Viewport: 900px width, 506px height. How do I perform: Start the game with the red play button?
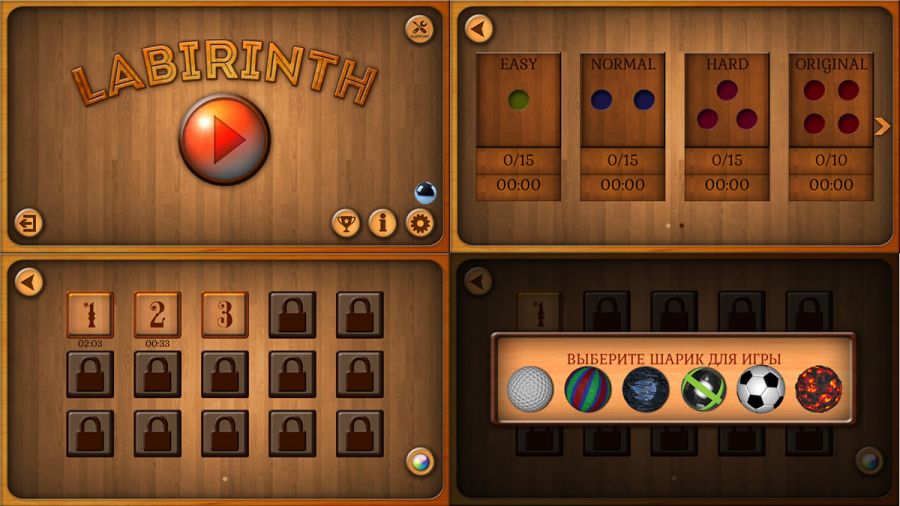point(224,139)
